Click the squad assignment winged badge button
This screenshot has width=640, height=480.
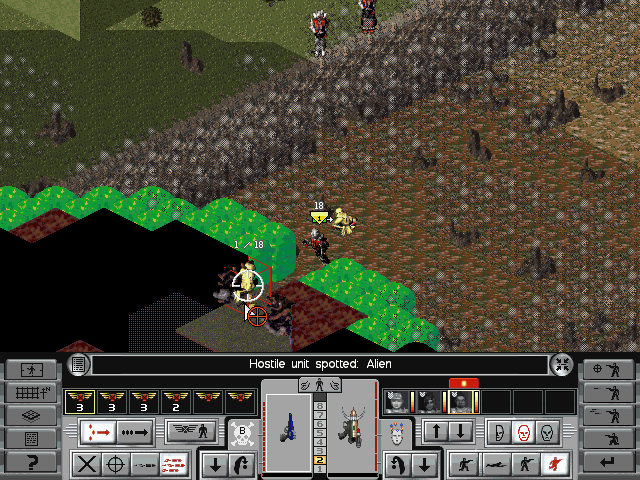click(x=192, y=433)
